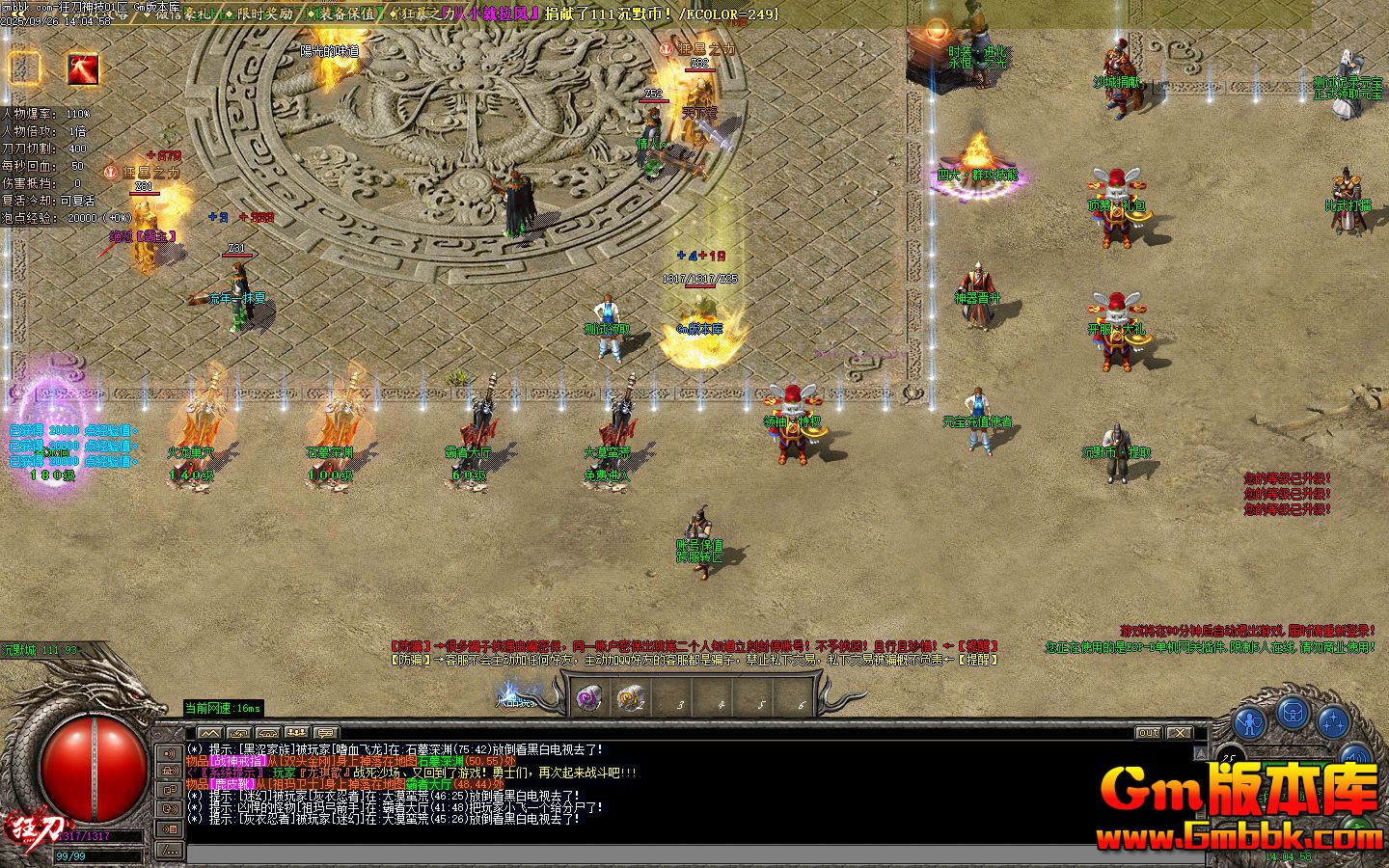Select the speech bubble chat tab
Viewport: 1389px width, 868px height.
[x=326, y=733]
